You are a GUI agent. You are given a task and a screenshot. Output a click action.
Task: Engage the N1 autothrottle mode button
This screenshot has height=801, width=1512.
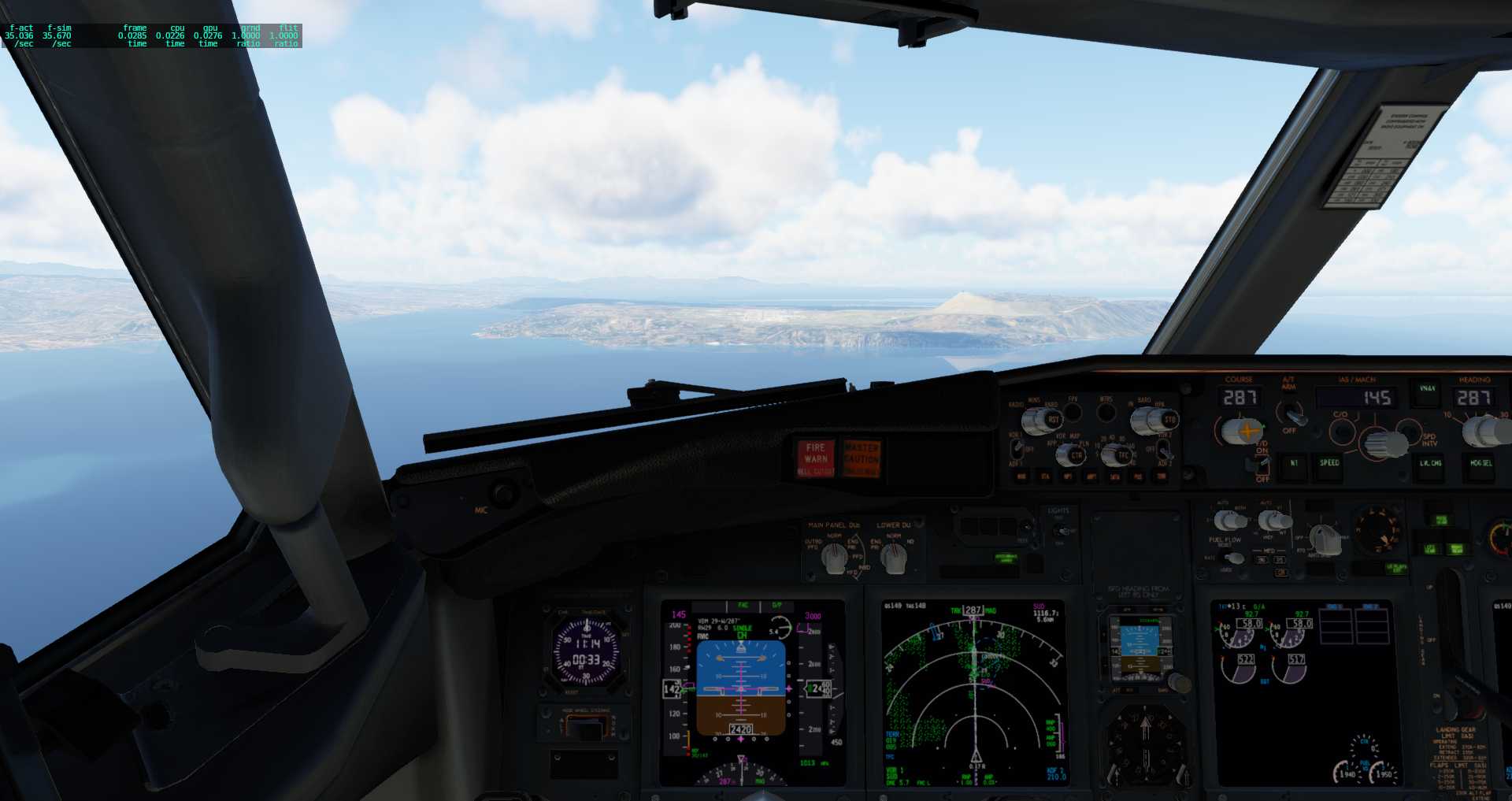point(1294,466)
